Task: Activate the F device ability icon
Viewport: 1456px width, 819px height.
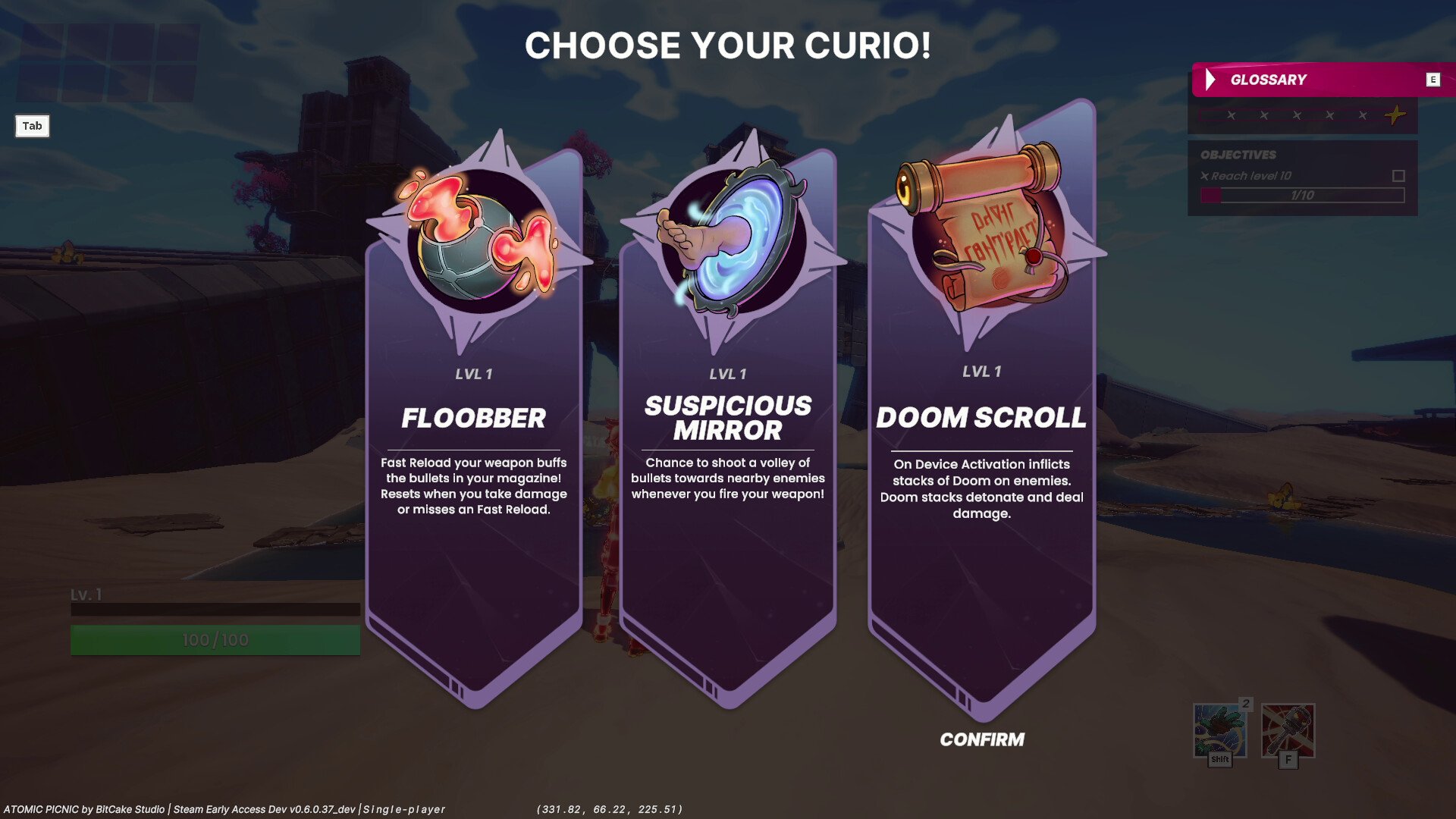Action: 1288,732
